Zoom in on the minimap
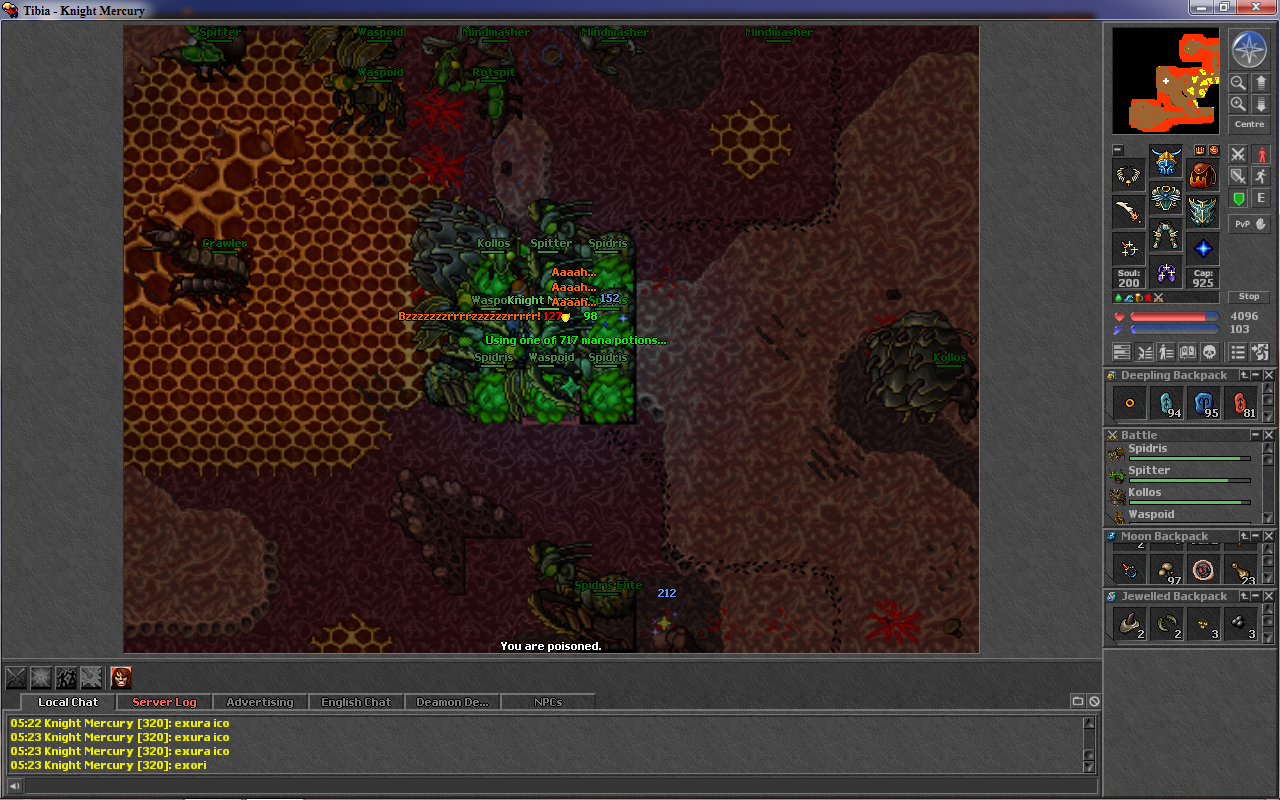 click(x=1238, y=104)
